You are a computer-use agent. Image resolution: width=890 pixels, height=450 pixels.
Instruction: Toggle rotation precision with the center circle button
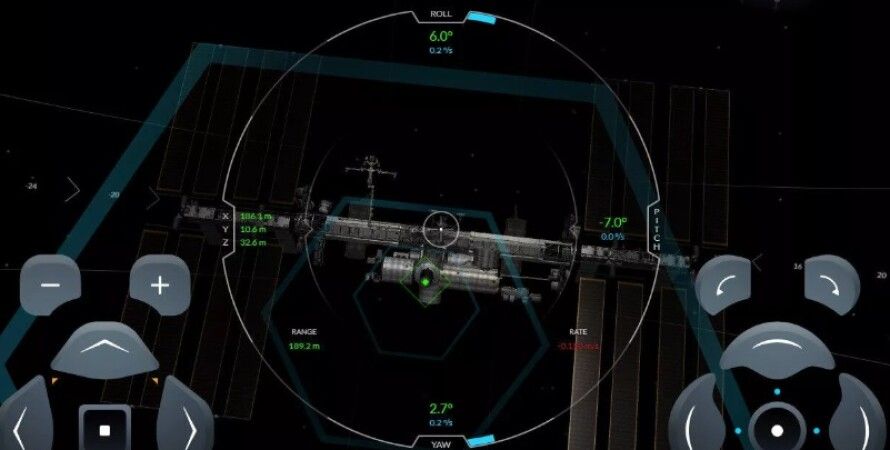[777, 430]
